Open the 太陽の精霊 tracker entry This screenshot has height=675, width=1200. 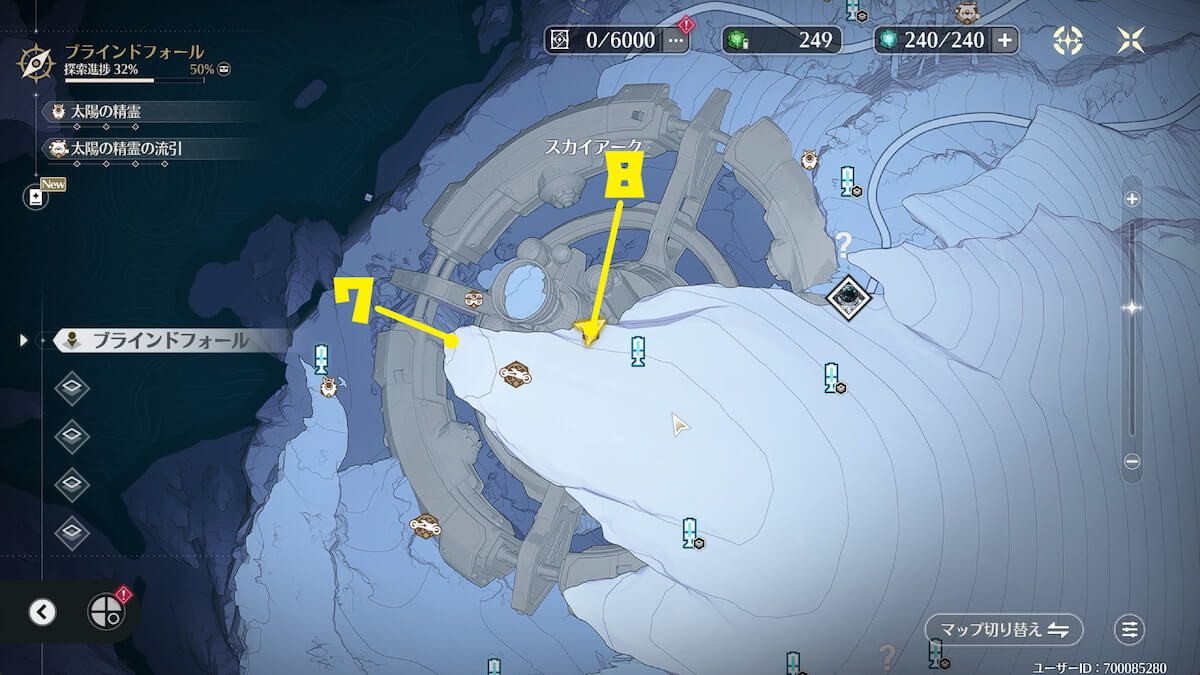coord(105,112)
